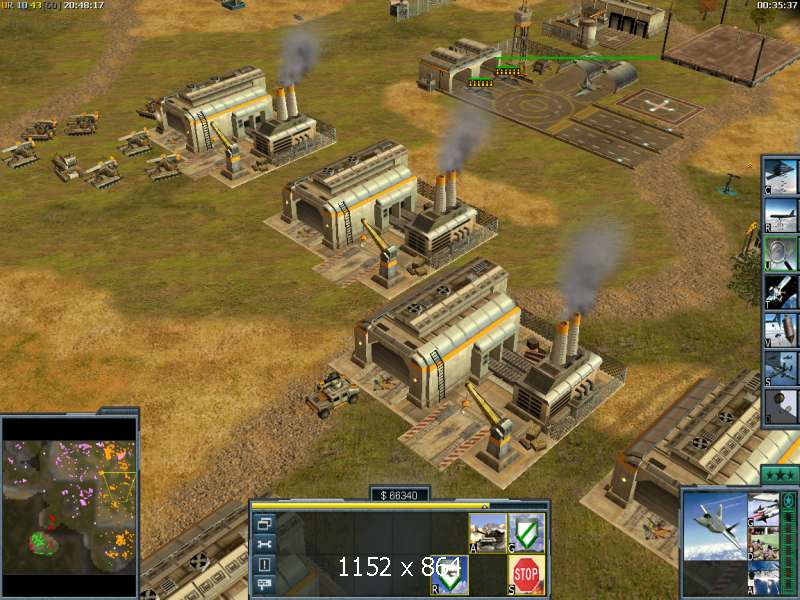Click the exclamation mark beacon button
Image resolution: width=800 pixels, height=600 pixels.
[x=264, y=565]
